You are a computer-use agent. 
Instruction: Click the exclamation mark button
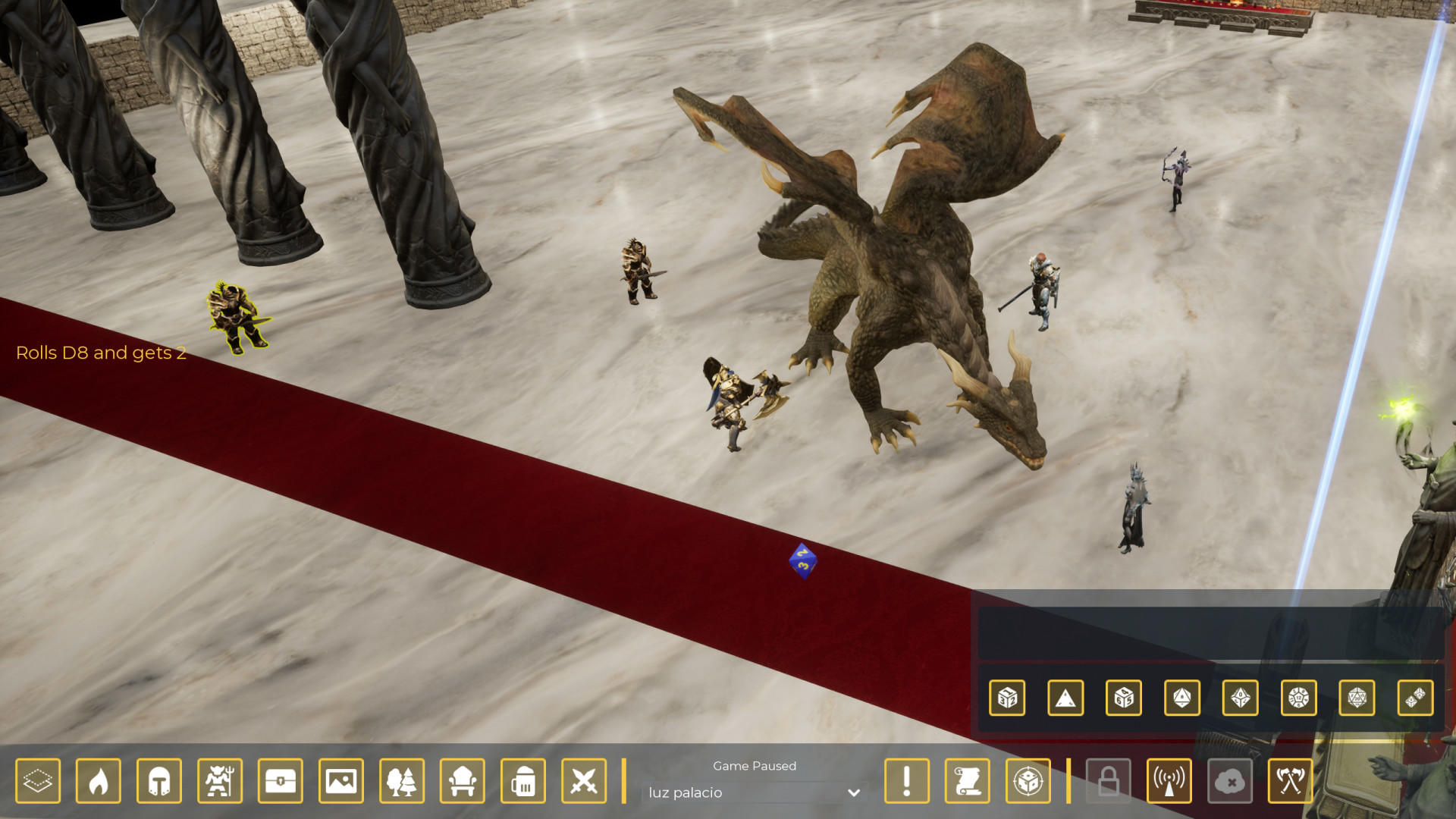coord(907,780)
